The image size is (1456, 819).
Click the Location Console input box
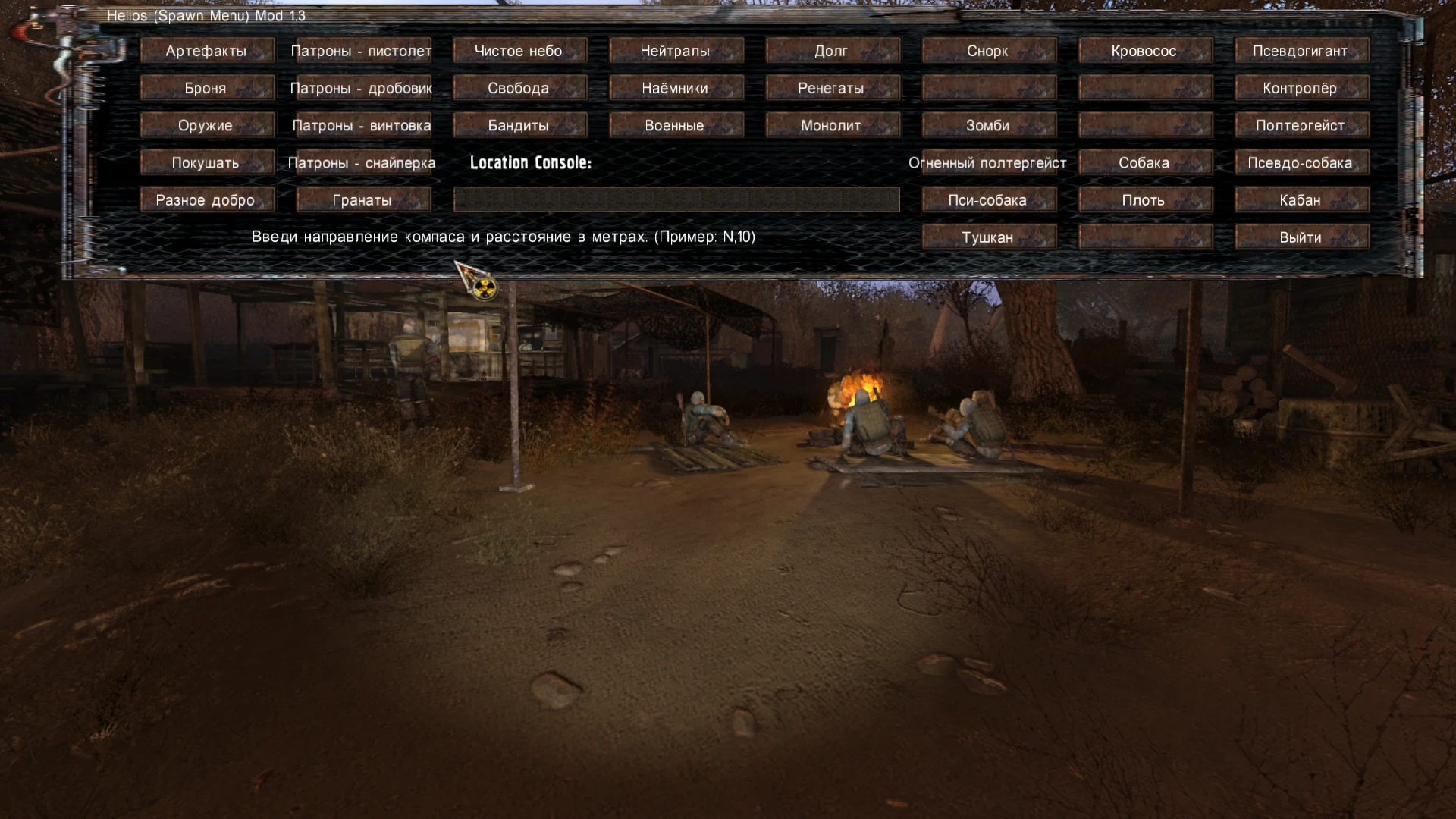pyautogui.click(x=675, y=199)
